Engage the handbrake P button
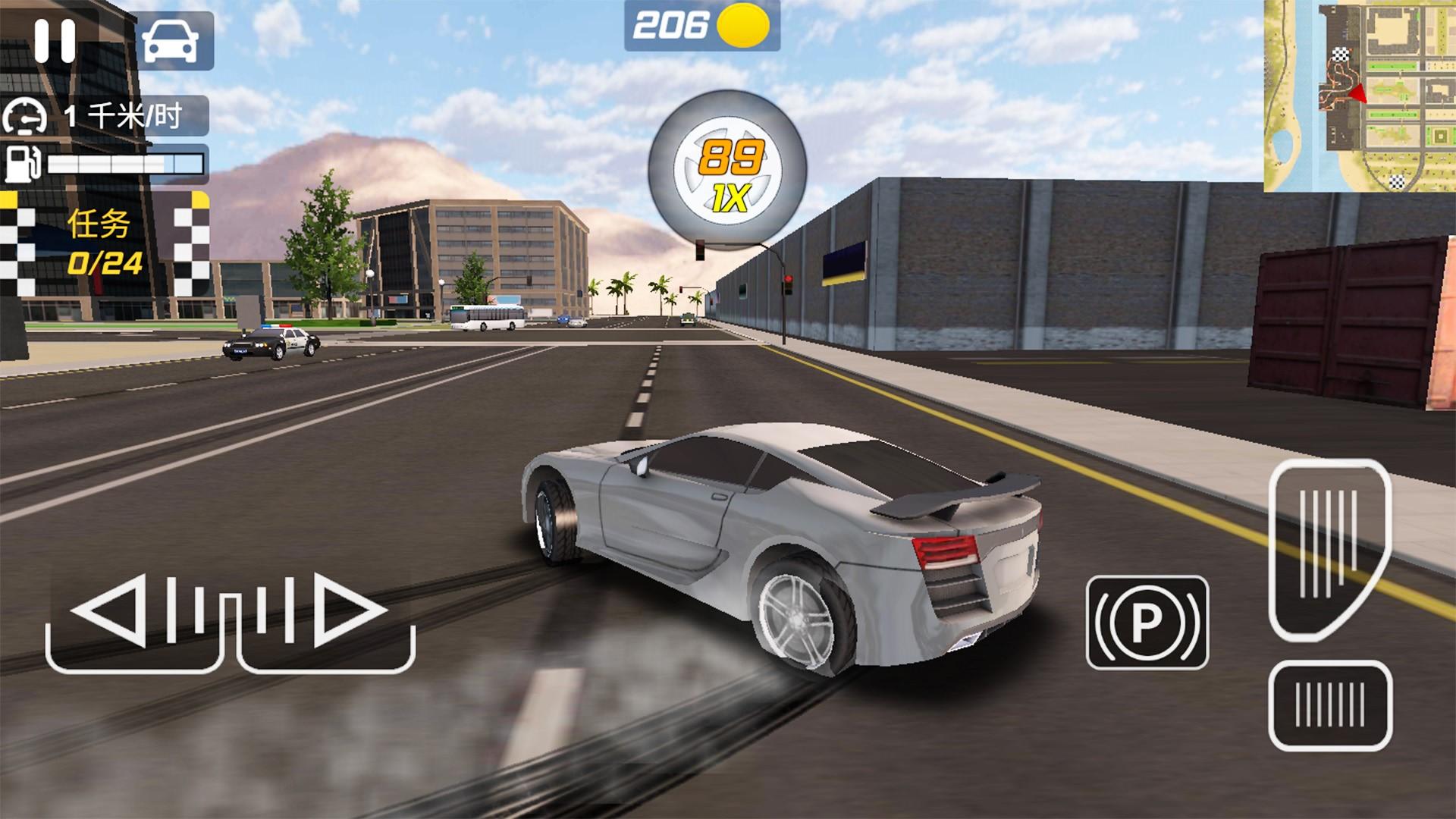Screen dimensions: 1456x819 pyautogui.click(x=1147, y=623)
